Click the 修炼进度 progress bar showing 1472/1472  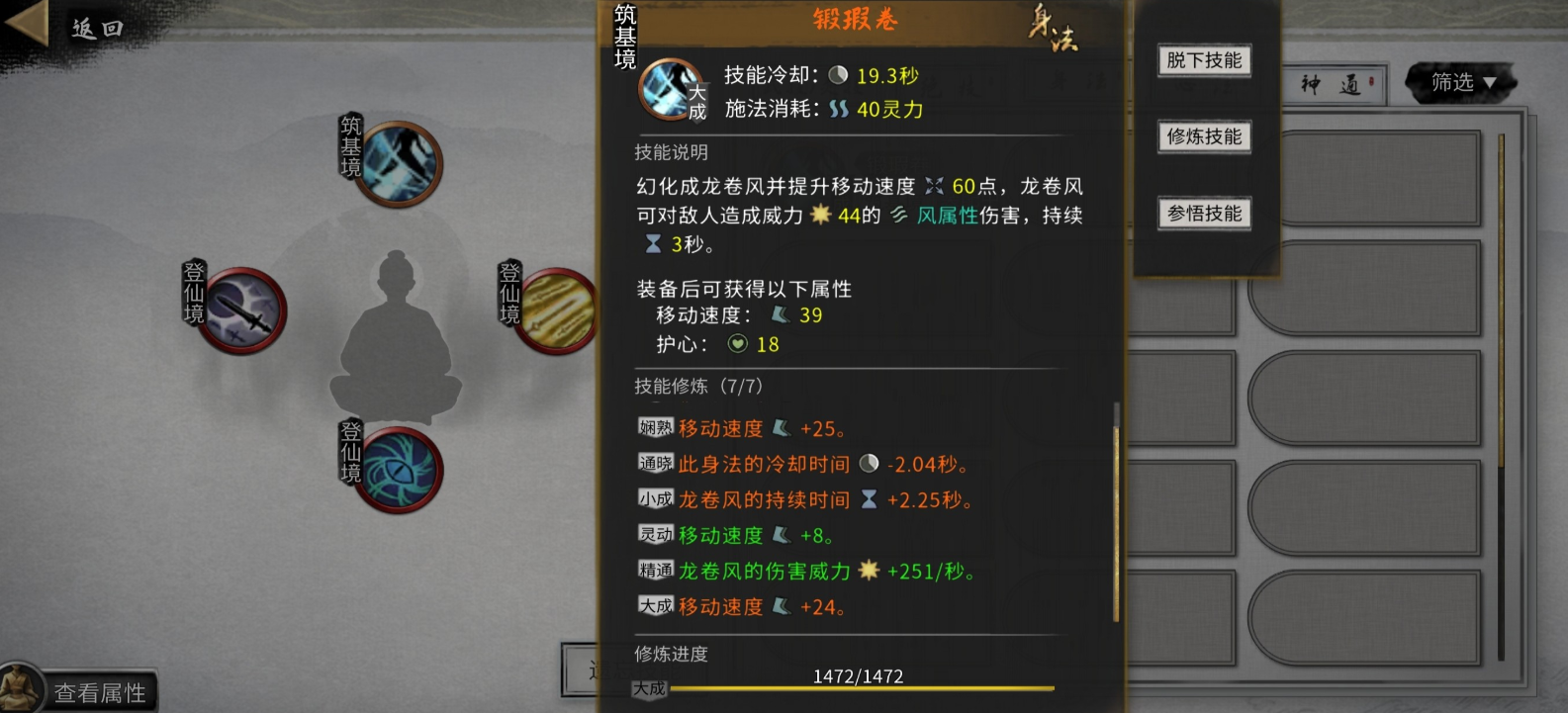click(x=861, y=687)
